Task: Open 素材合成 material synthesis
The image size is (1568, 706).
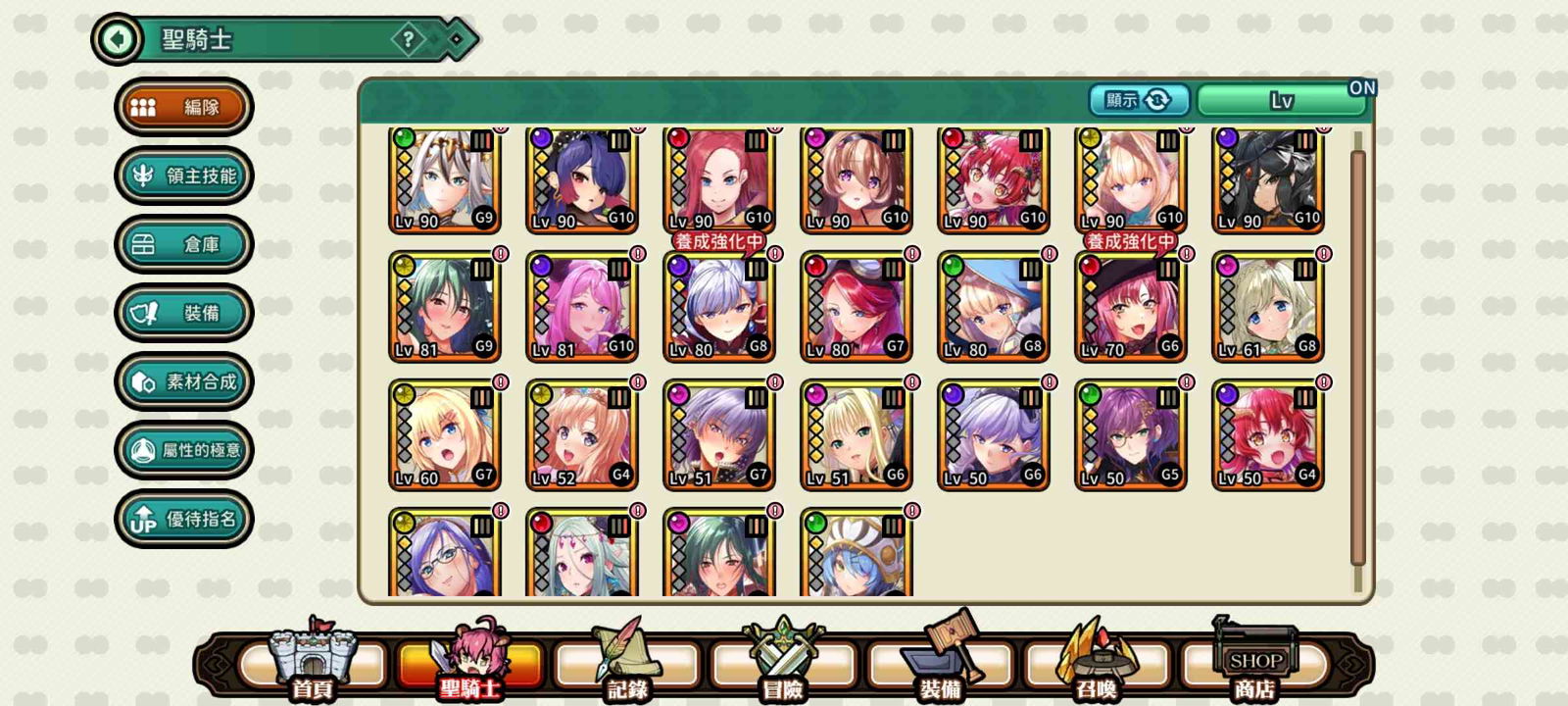Action: coord(184,381)
